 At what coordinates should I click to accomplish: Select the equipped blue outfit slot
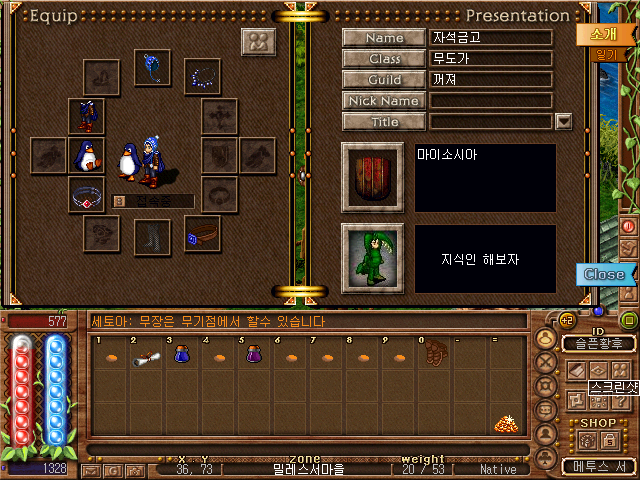[x=86, y=114]
